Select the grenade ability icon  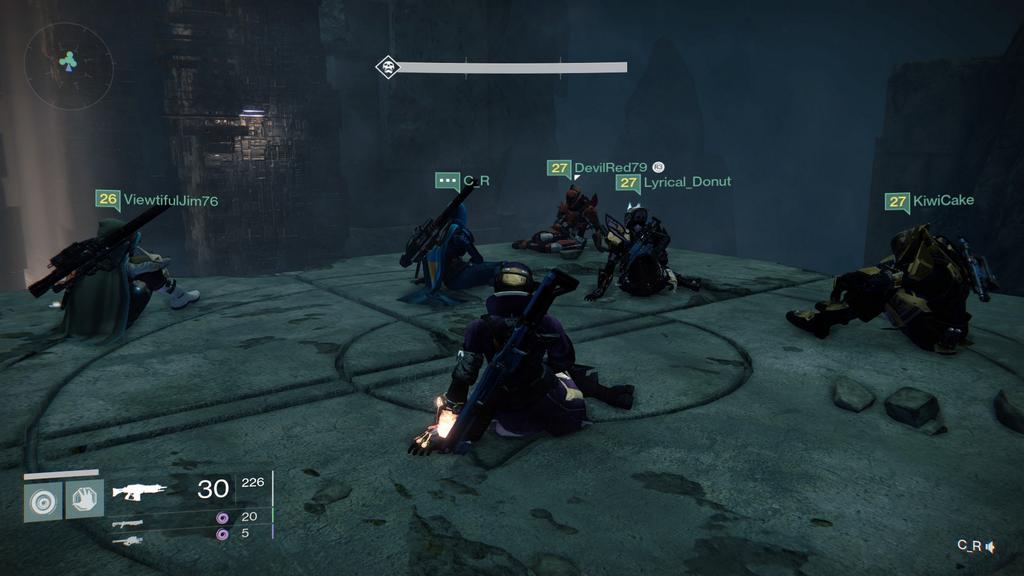[43, 499]
